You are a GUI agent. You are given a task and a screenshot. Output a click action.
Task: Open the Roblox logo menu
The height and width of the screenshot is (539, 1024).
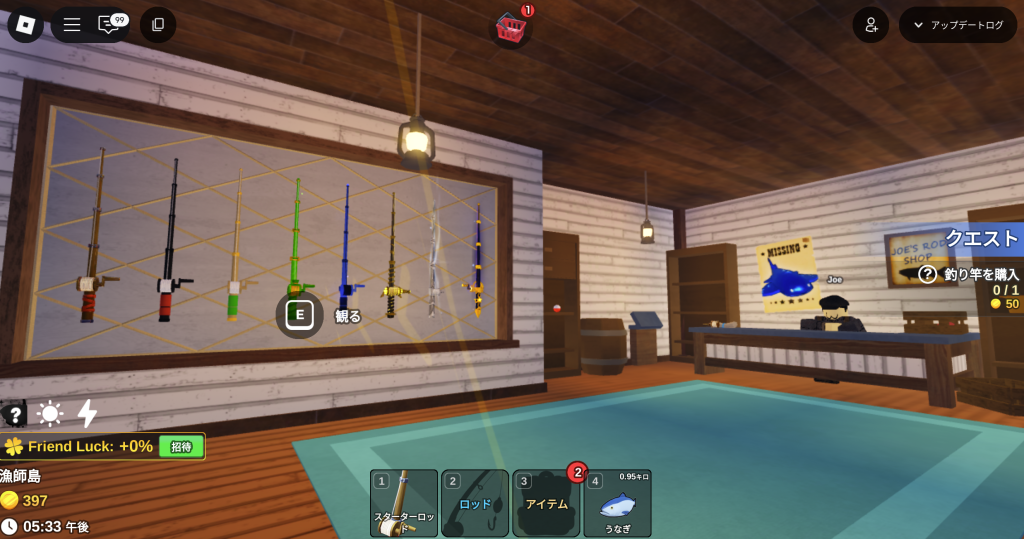tap(25, 25)
